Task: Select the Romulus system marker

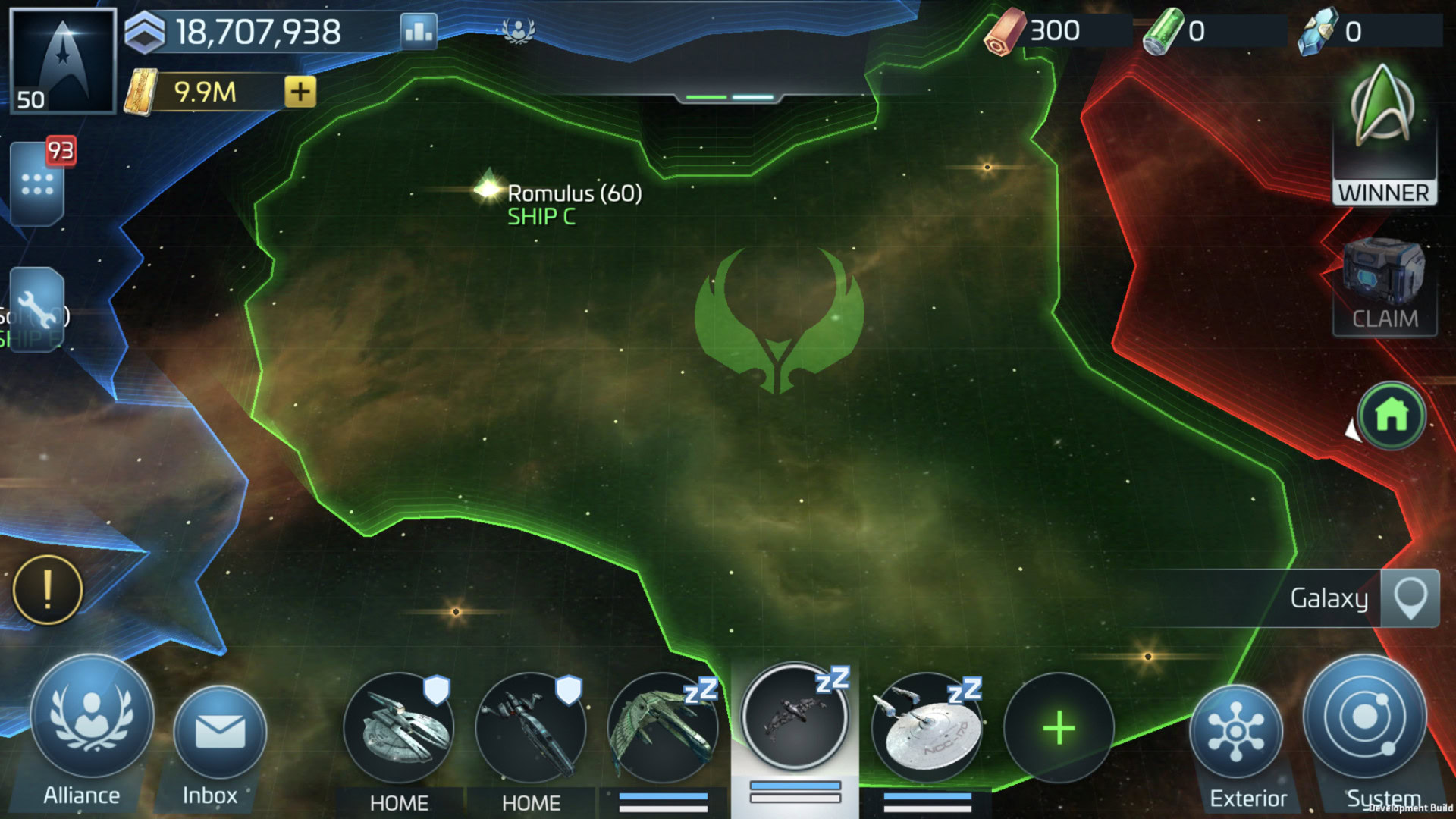Action: pos(488,188)
